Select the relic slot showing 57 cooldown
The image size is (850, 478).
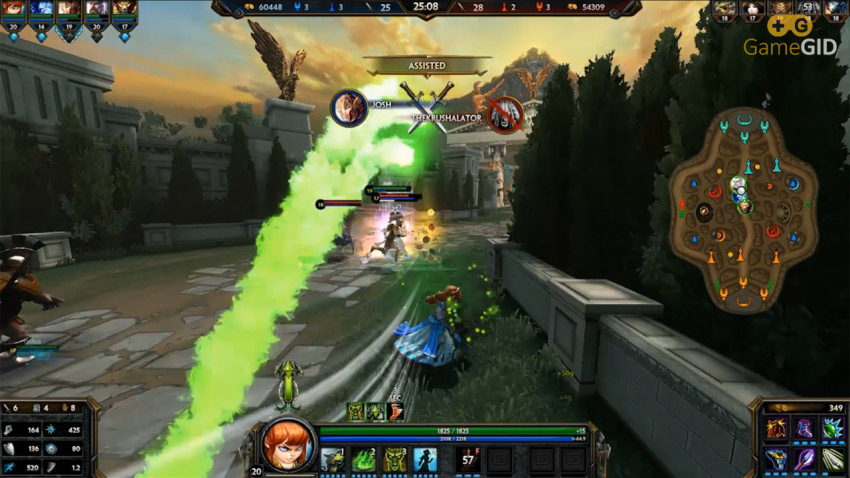[468, 460]
